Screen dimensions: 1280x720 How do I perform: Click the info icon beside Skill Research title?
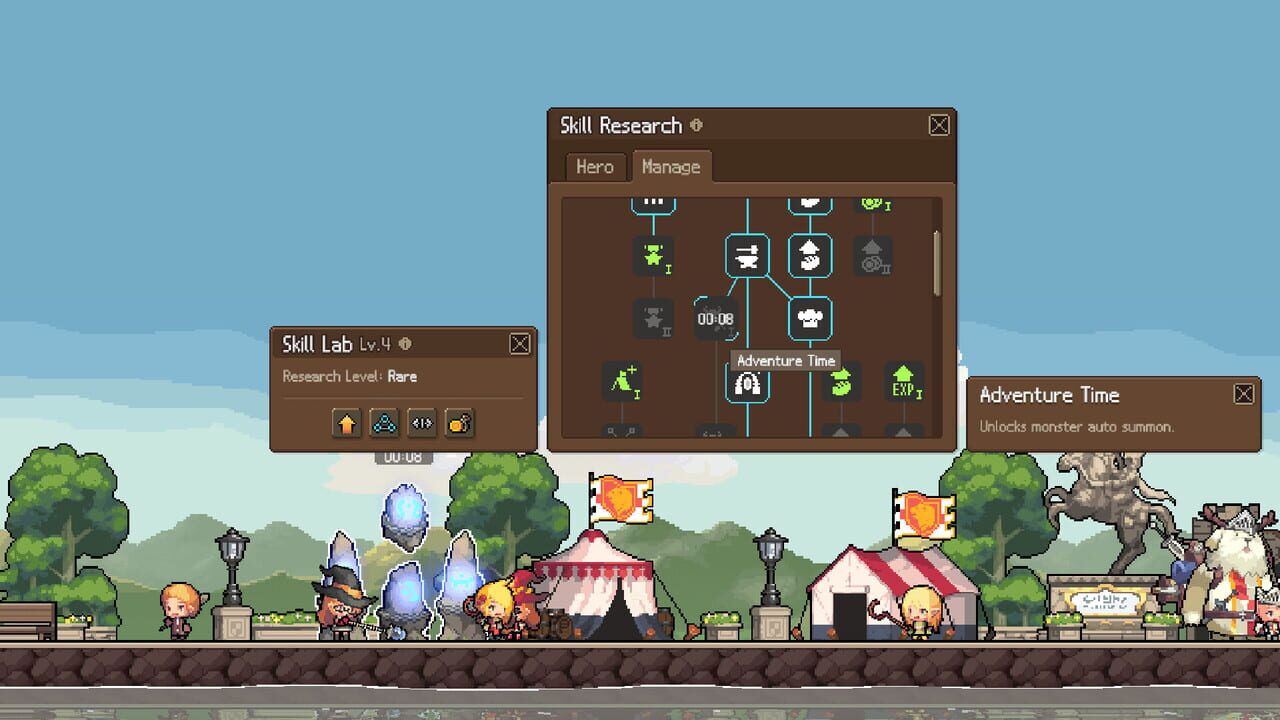tap(696, 126)
